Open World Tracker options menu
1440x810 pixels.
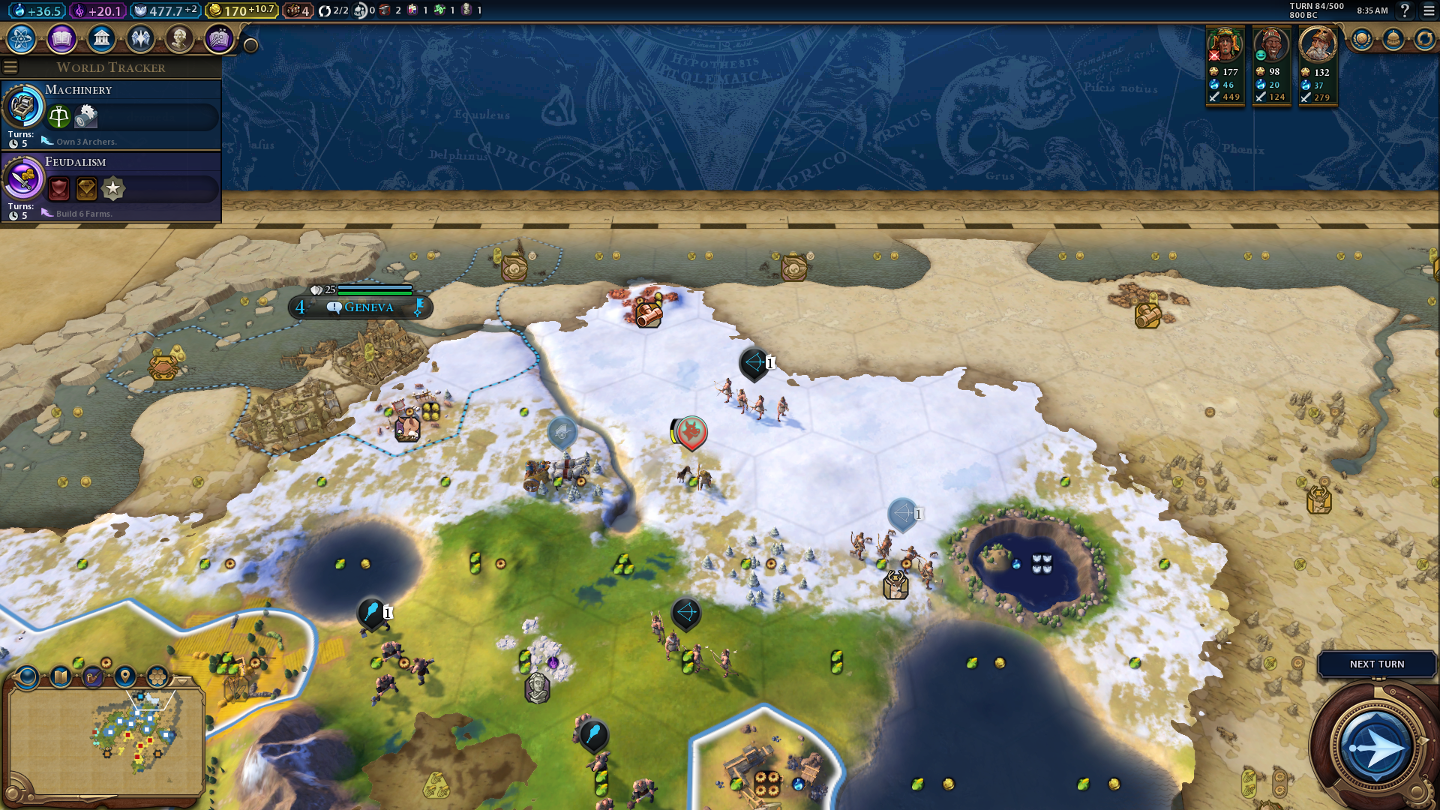click(11, 67)
